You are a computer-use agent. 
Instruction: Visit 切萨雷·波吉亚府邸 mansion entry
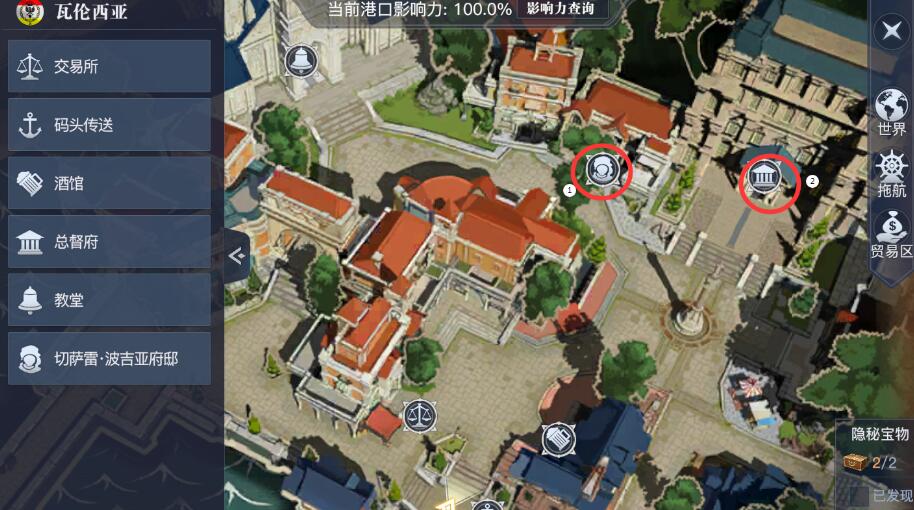109,358
